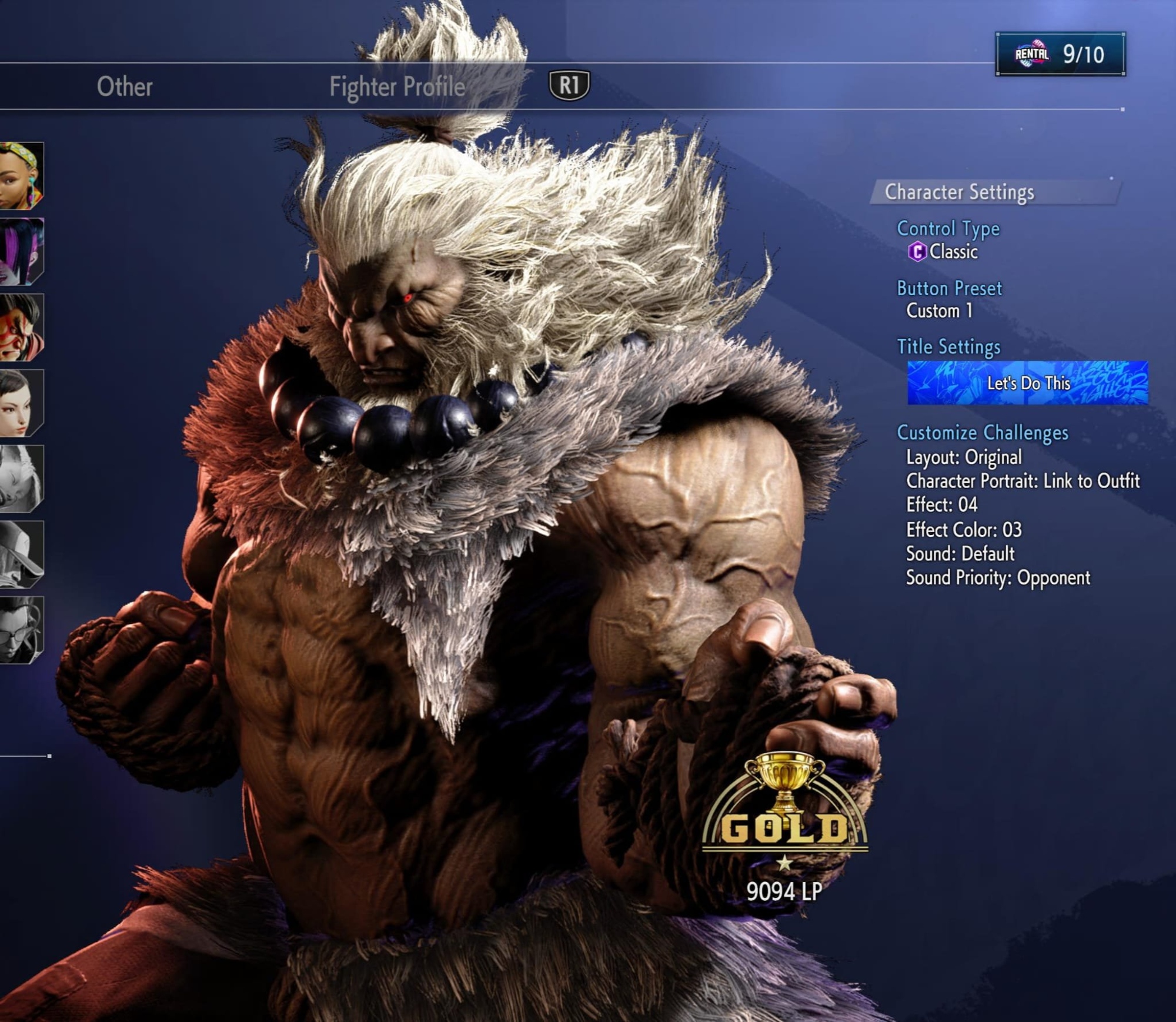Switch to the Other tab

[125, 86]
